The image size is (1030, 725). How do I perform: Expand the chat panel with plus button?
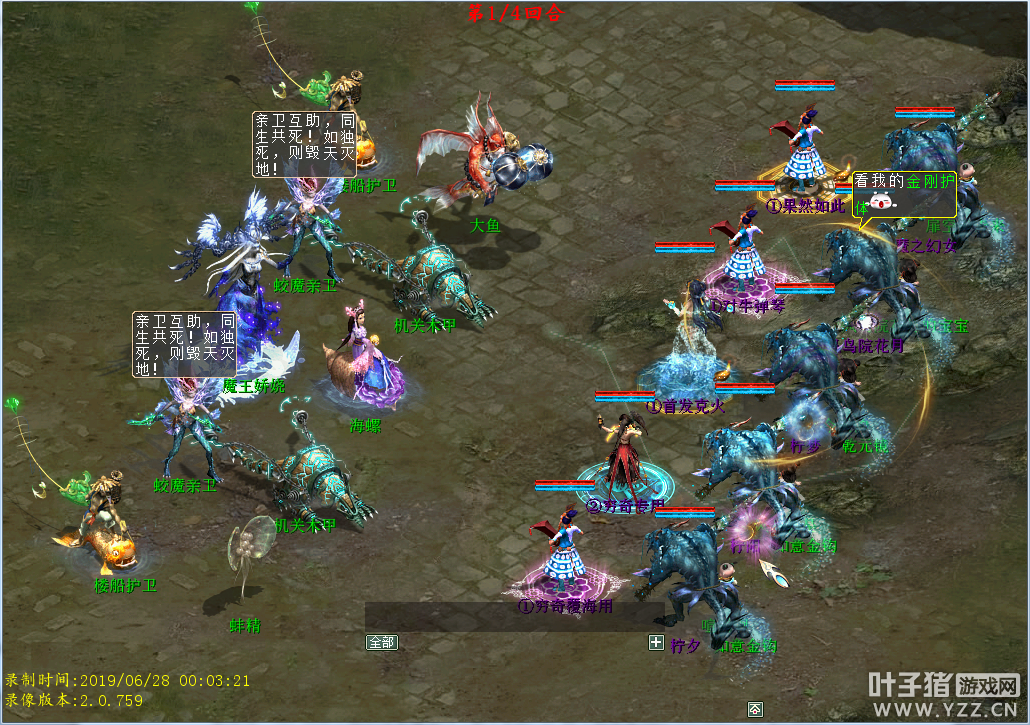tap(656, 642)
